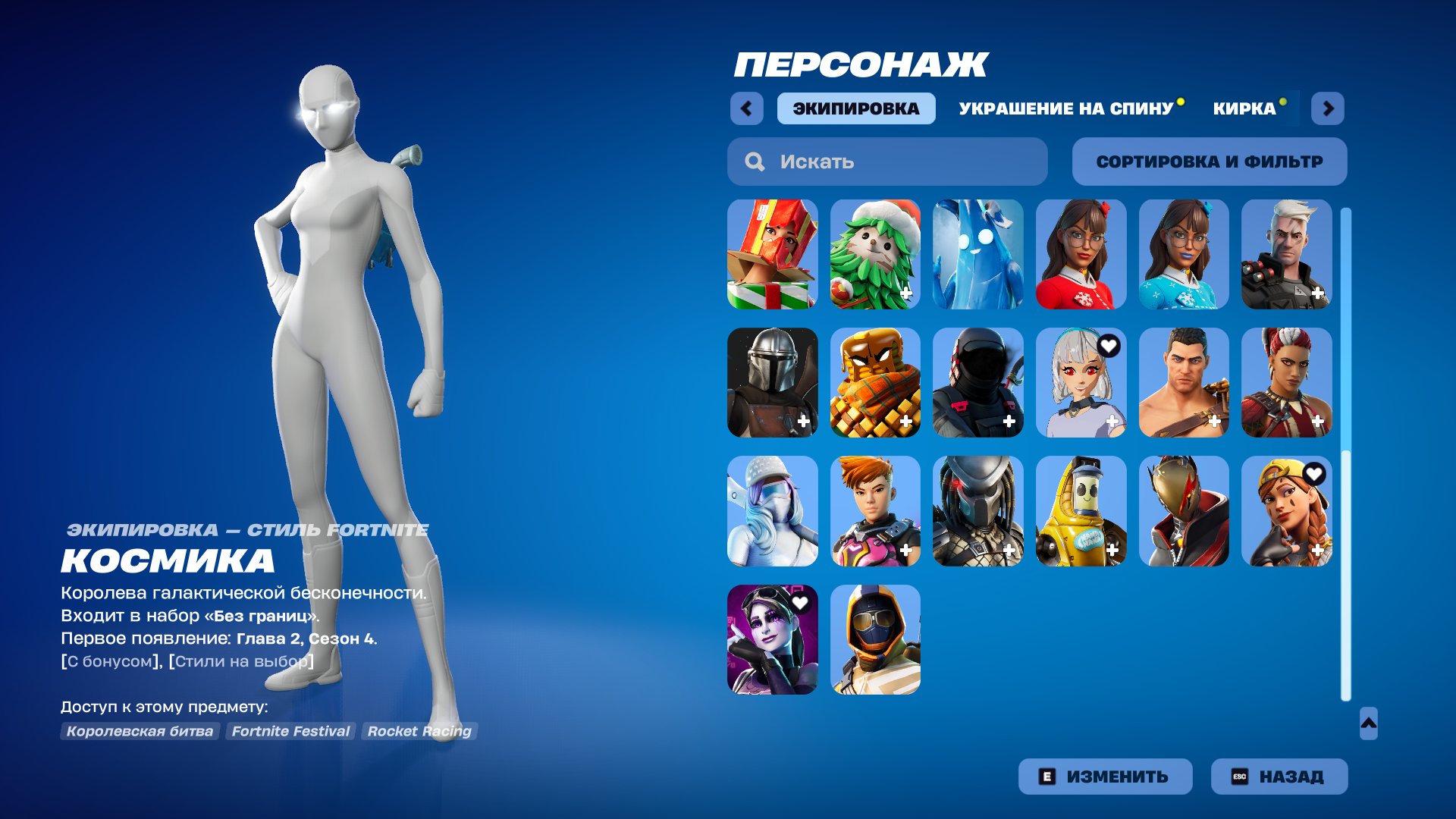Select the Mandalorian character skin

(773, 383)
